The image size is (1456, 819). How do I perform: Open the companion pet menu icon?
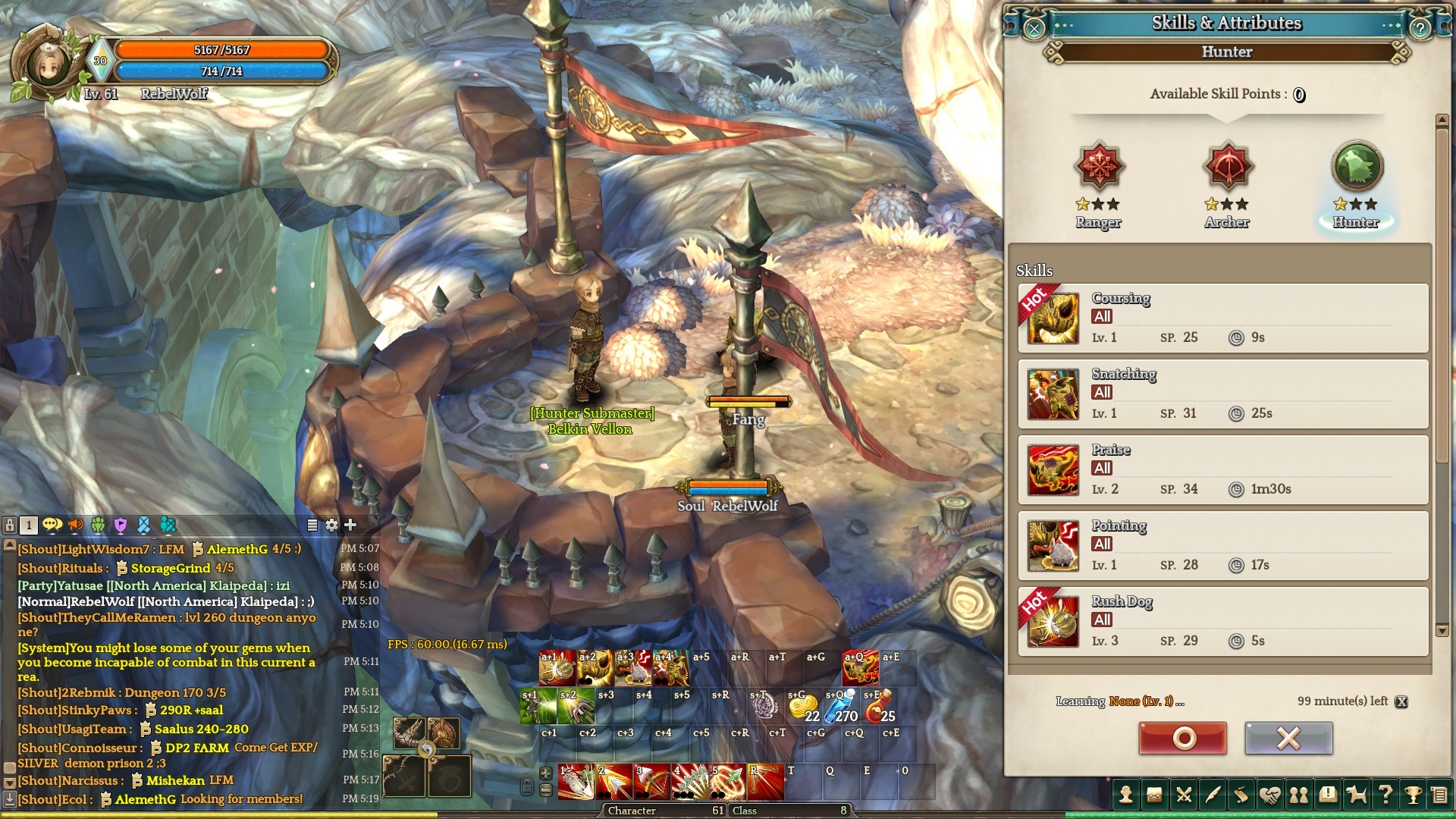tap(1356, 795)
